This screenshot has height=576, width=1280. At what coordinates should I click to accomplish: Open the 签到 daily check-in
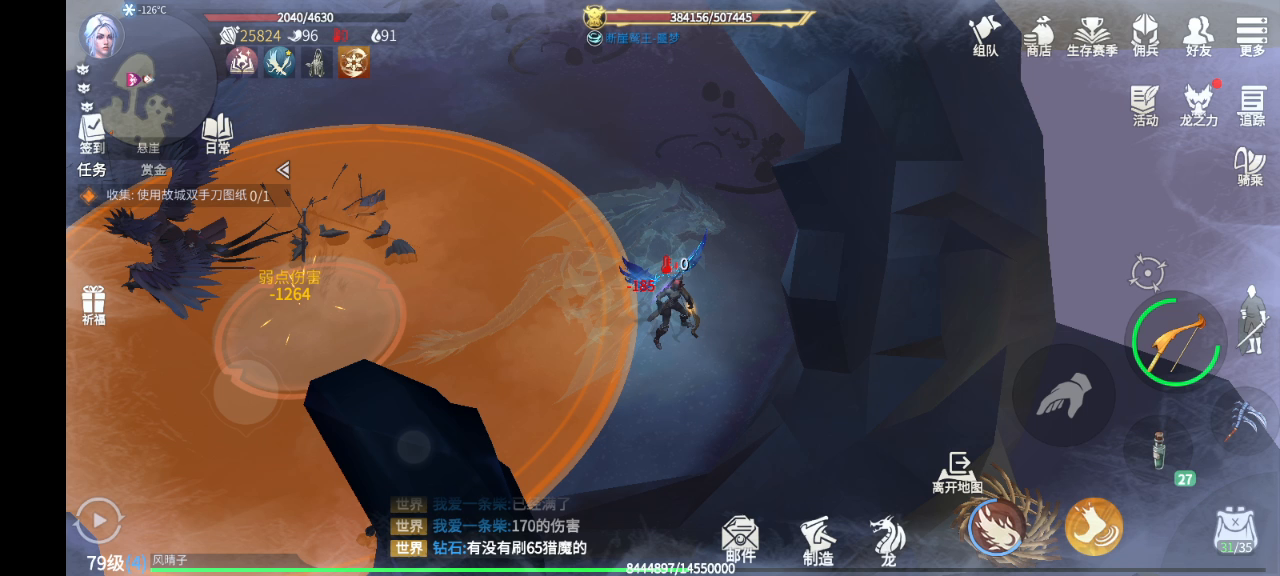click(x=92, y=133)
